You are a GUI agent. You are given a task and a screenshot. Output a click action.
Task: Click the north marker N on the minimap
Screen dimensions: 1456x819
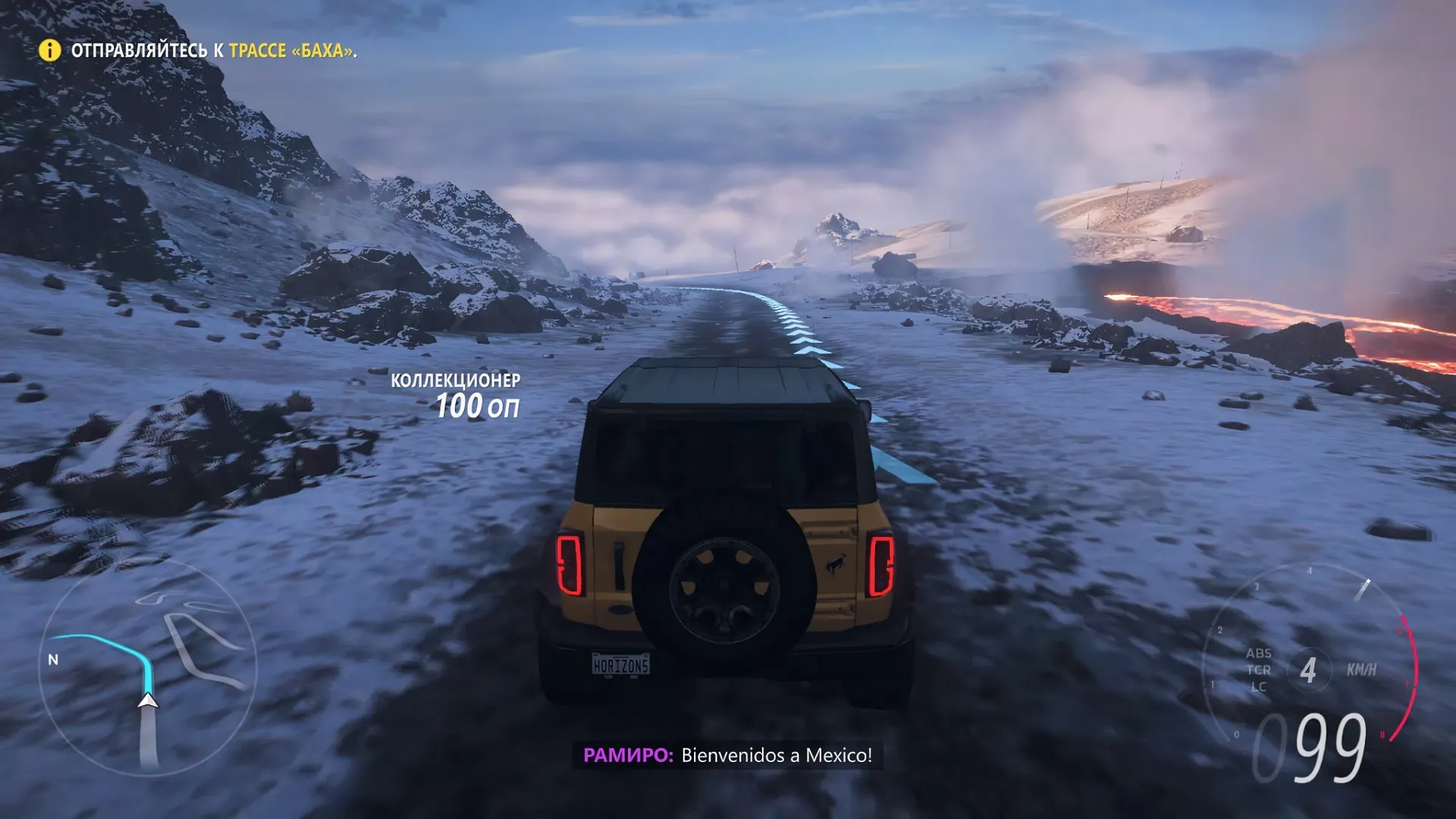click(53, 660)
